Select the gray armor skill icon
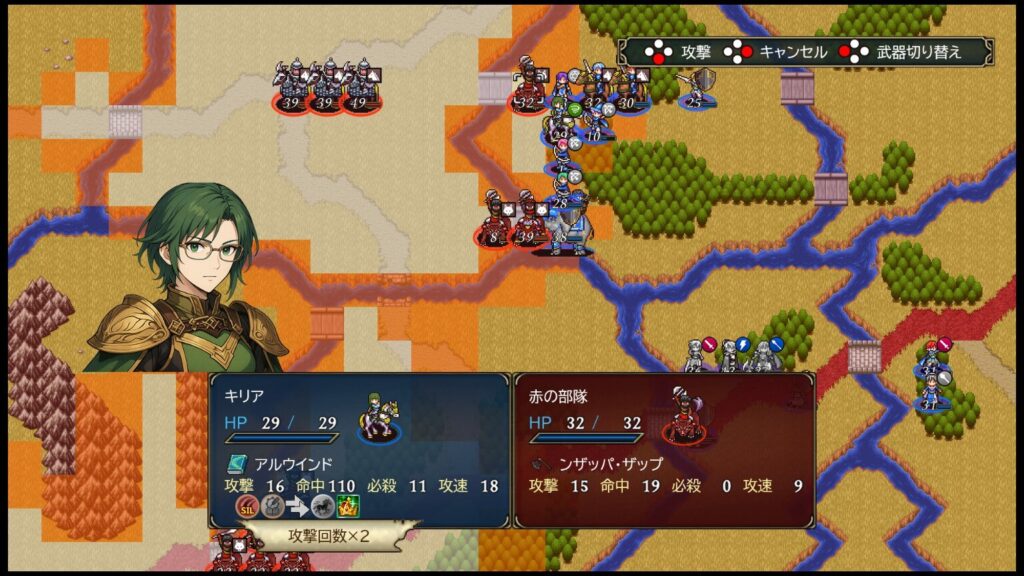Image resolution: width=1024 pixels, height=576 pixels. pyautogui.click(x=272, y=508)
